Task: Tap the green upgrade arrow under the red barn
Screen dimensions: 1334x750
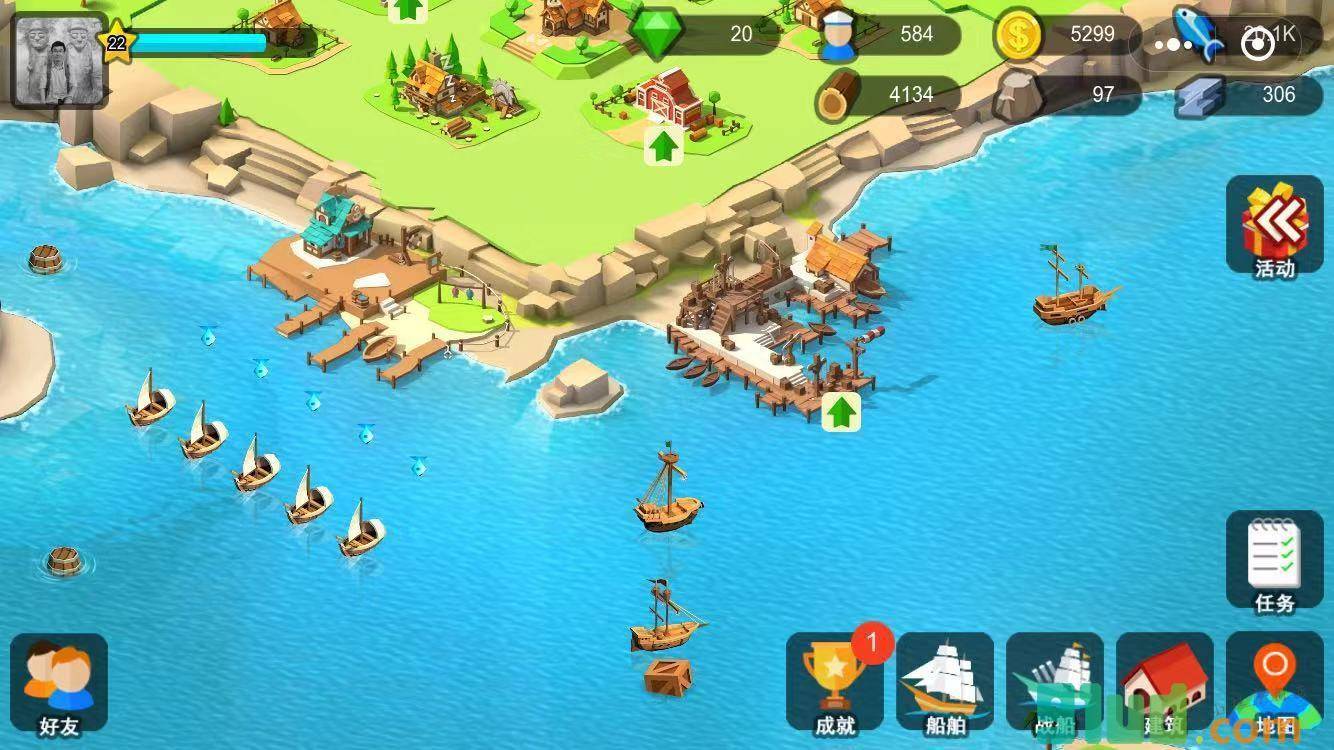Action: pos(662,147)
